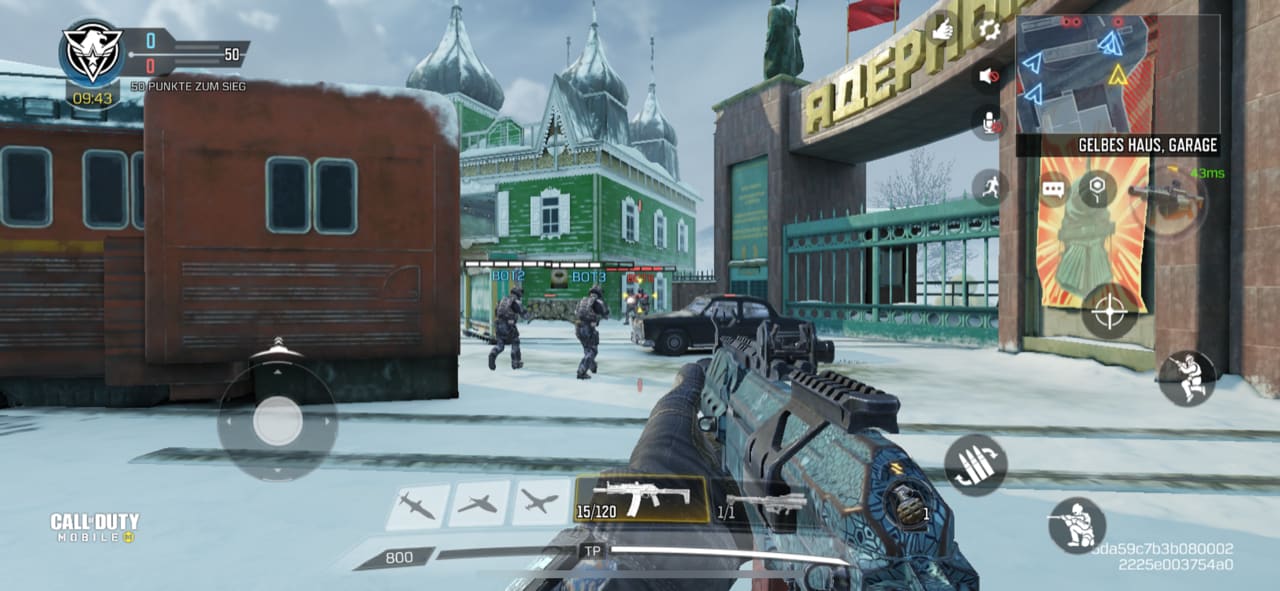Tap the virtual movement joystick
Viewport: 1280px width, 591px height.
click(x=277, y=421)
